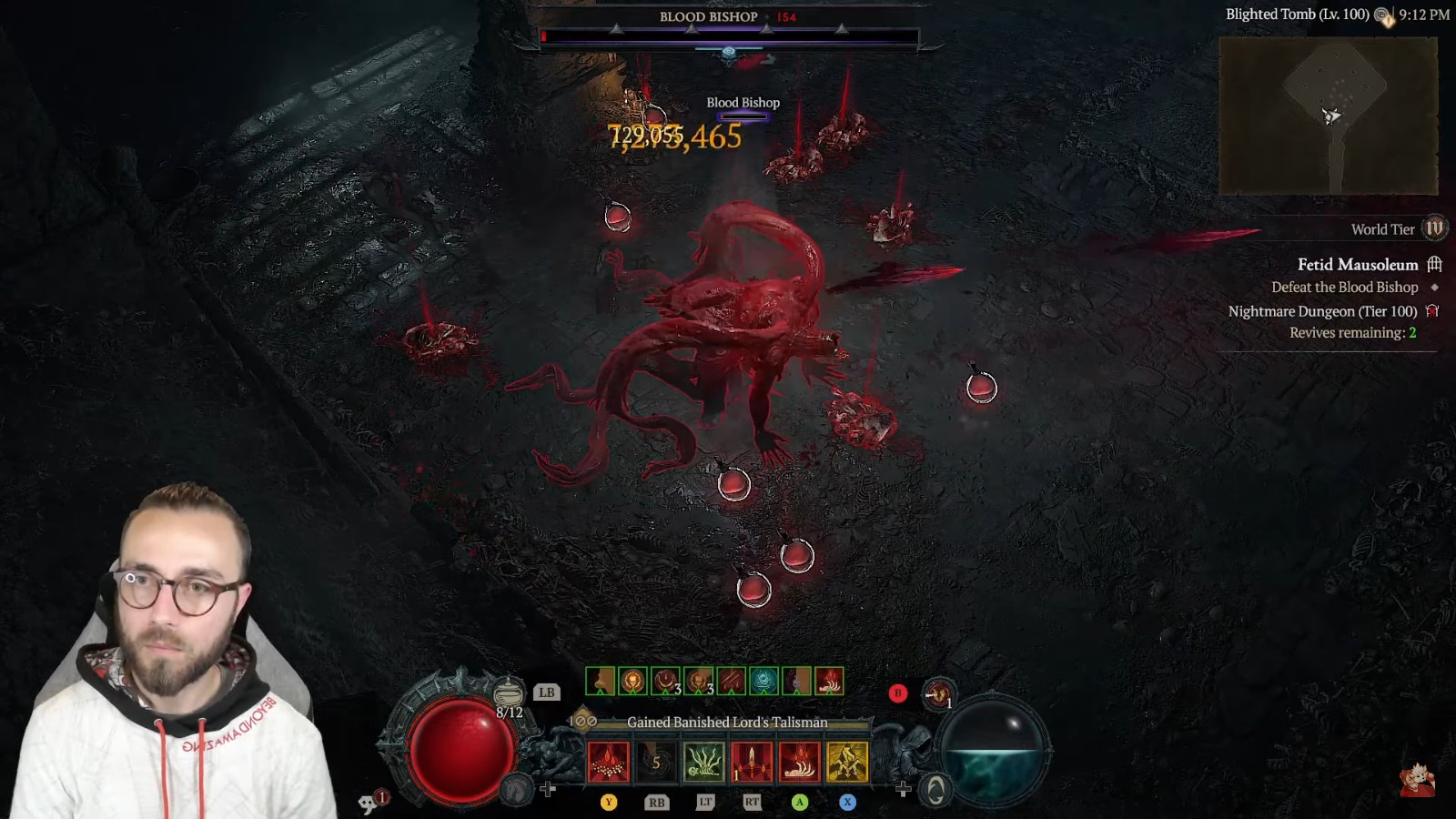Viewport: 1456px width, 819px height.
Task: Toggle the diamond marker next to Defeat the Blood Bishop
Action: [1434, 288]
